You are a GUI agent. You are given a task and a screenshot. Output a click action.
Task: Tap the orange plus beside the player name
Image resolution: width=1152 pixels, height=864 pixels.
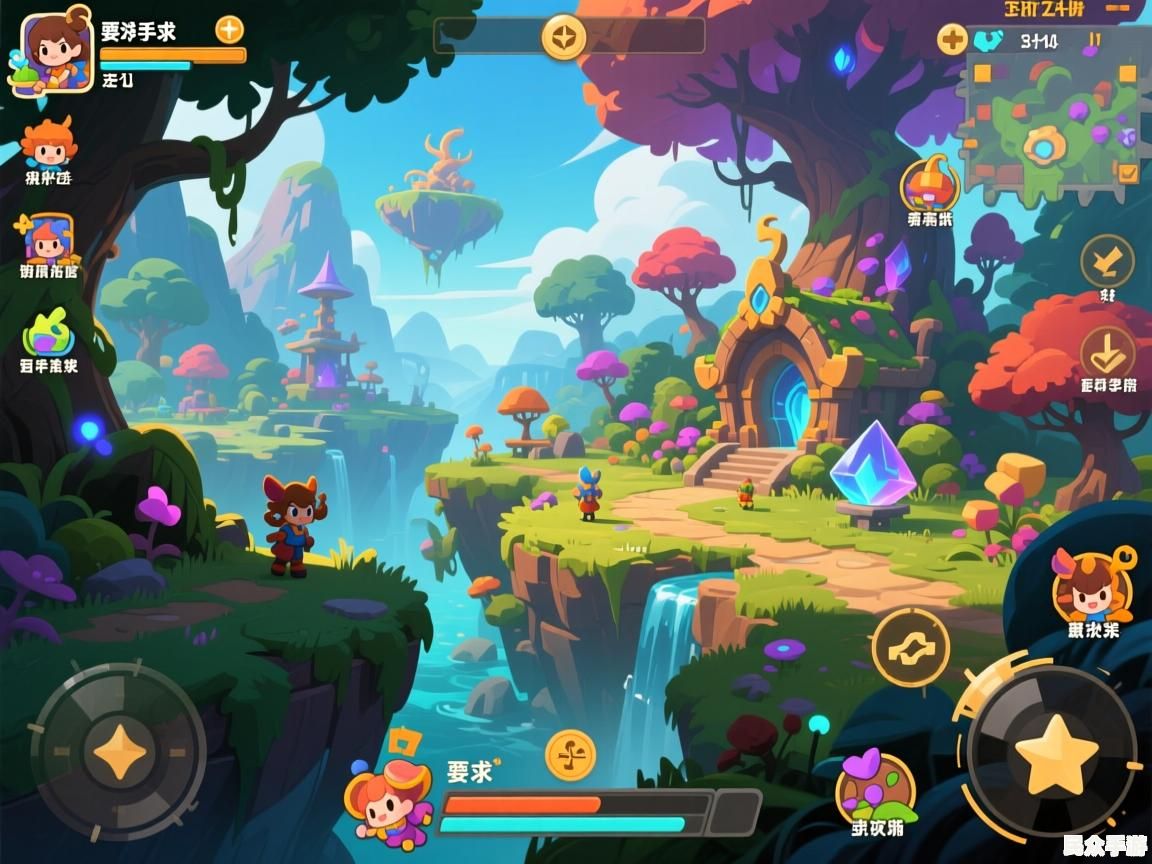pos(230,29)
